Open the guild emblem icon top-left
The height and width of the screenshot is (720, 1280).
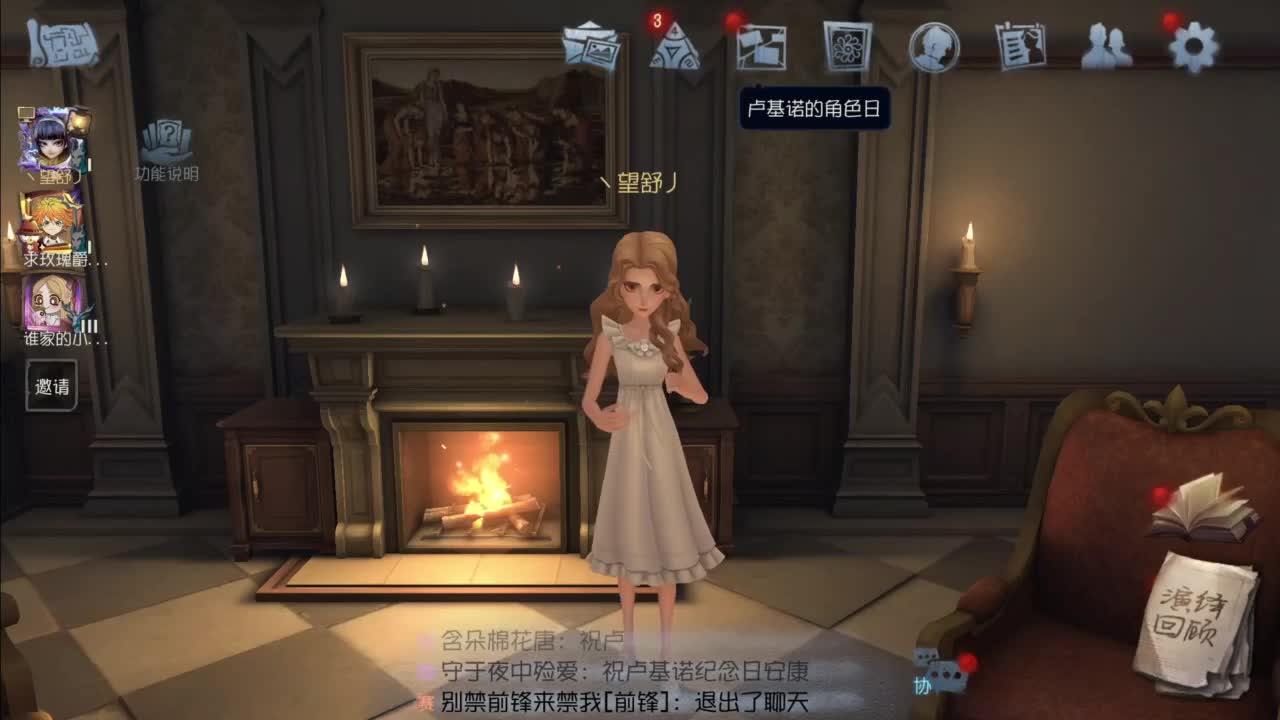pyautogui.click(x=62, y=42)
